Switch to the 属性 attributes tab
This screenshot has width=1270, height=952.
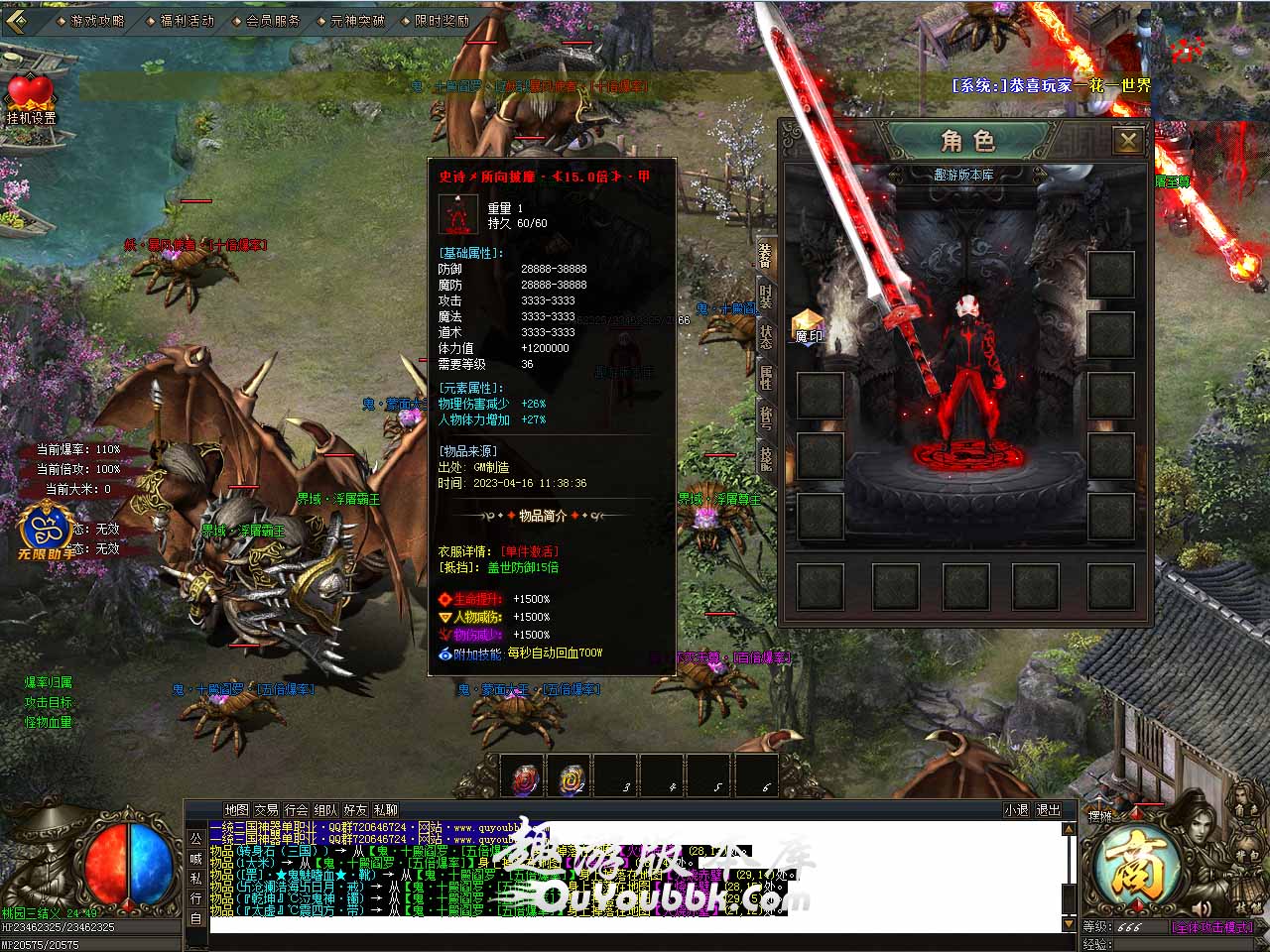pyautogui.click(x=765, y=378)
